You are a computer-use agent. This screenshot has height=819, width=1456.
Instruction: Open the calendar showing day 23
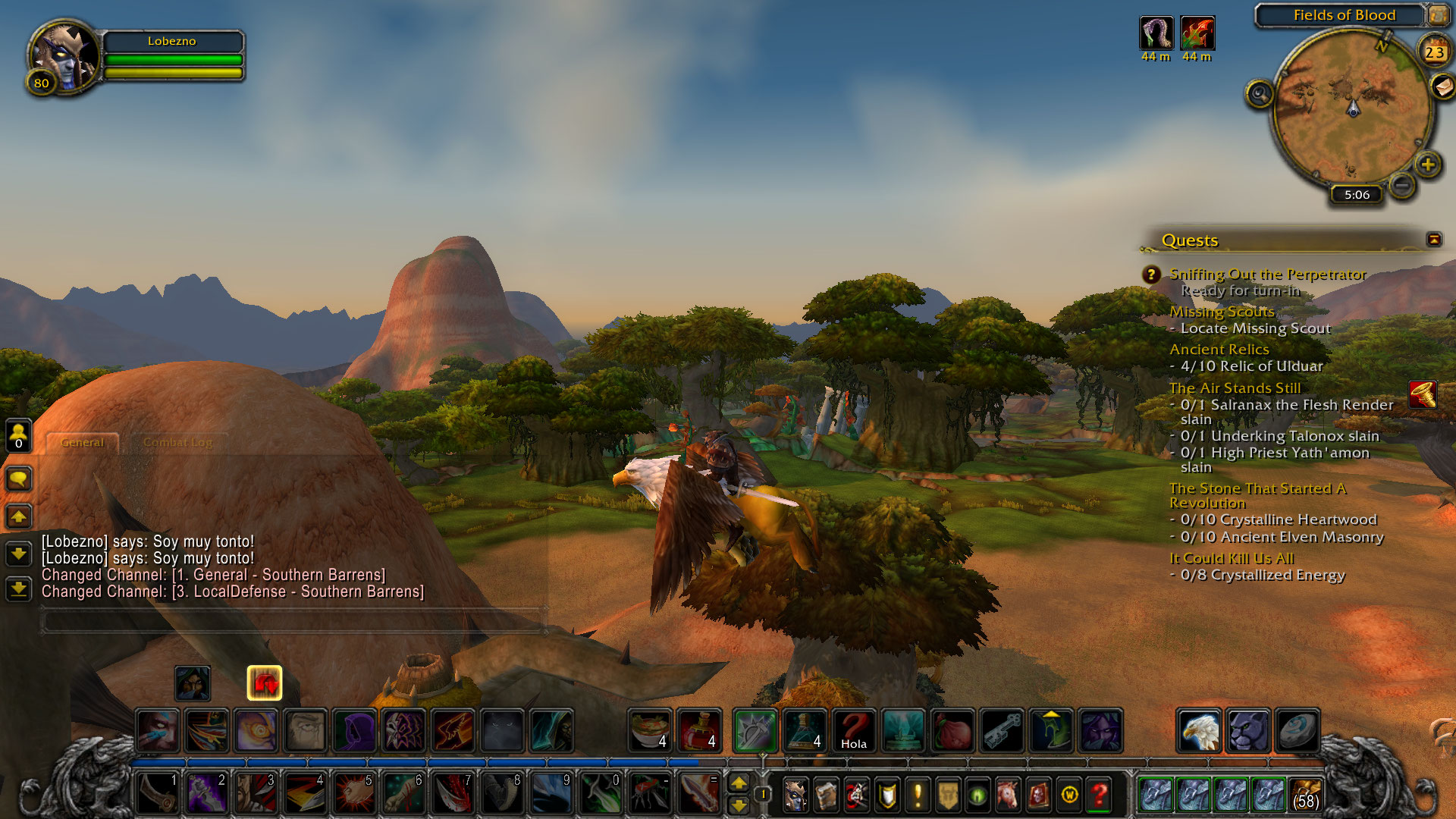click(x=1433, y=52)
